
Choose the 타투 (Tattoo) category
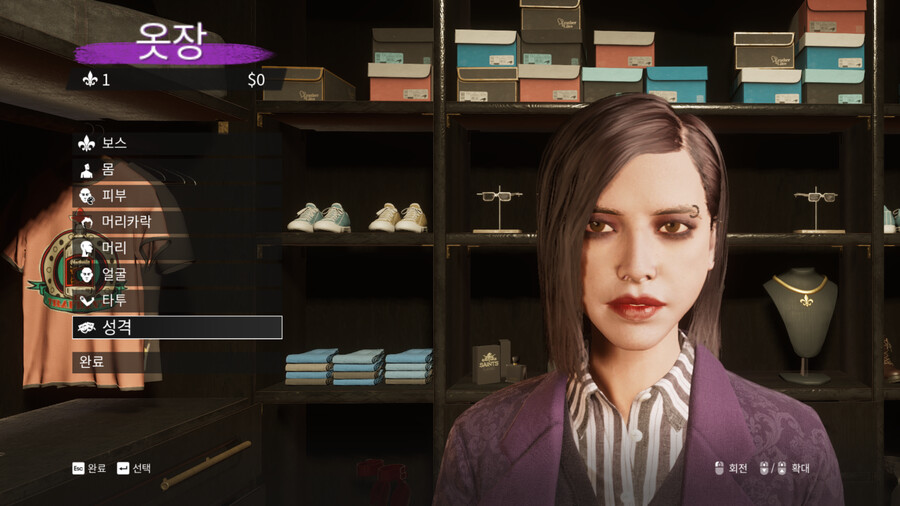113,299
